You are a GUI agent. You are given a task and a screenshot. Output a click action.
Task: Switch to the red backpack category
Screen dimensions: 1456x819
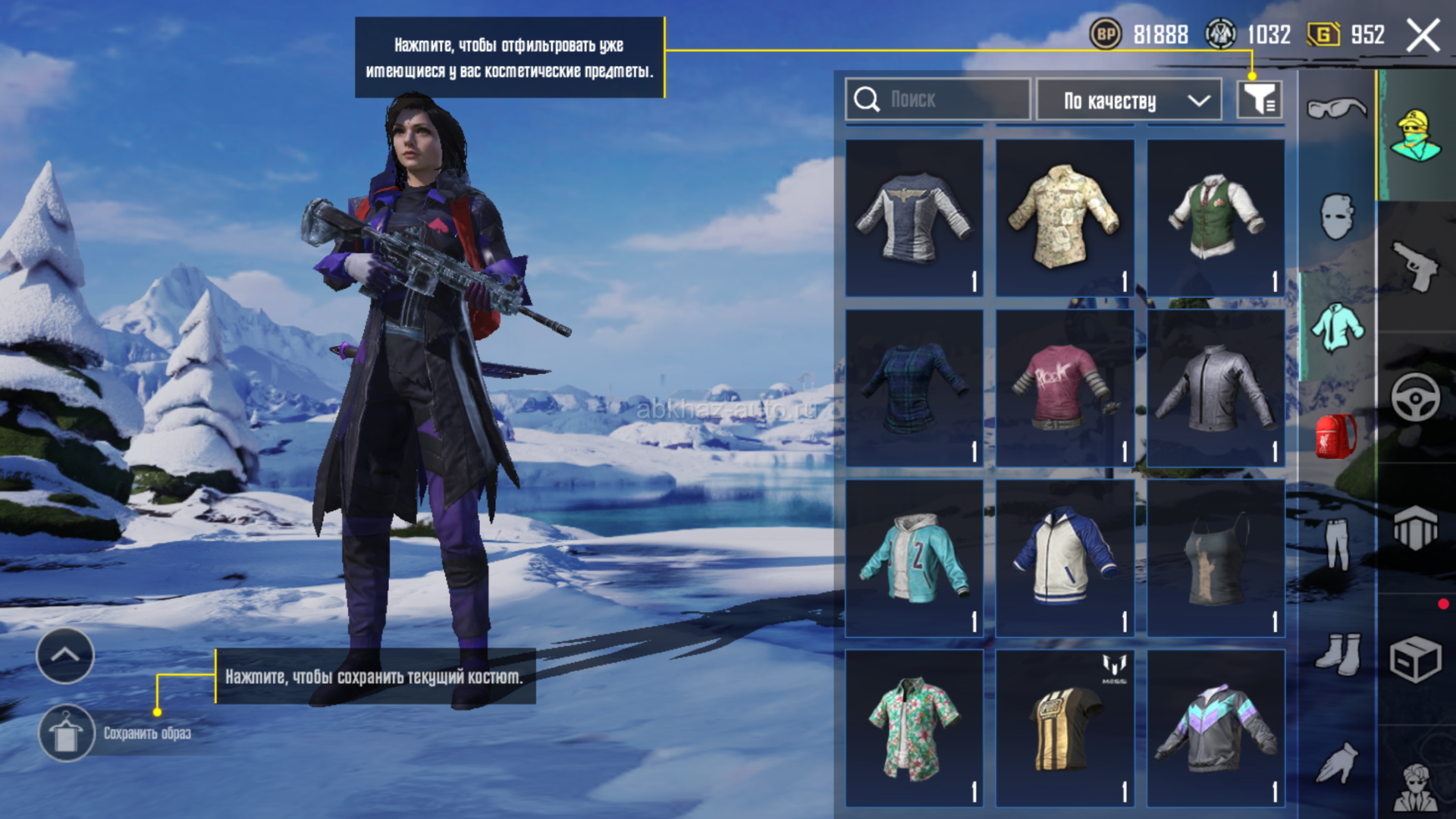pyautogui.click(x=1336, y=437)
